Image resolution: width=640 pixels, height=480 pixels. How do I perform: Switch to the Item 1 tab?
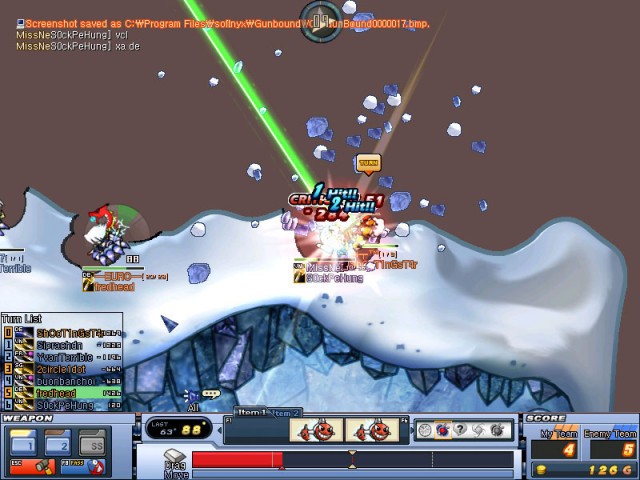[x=252, y=412]
